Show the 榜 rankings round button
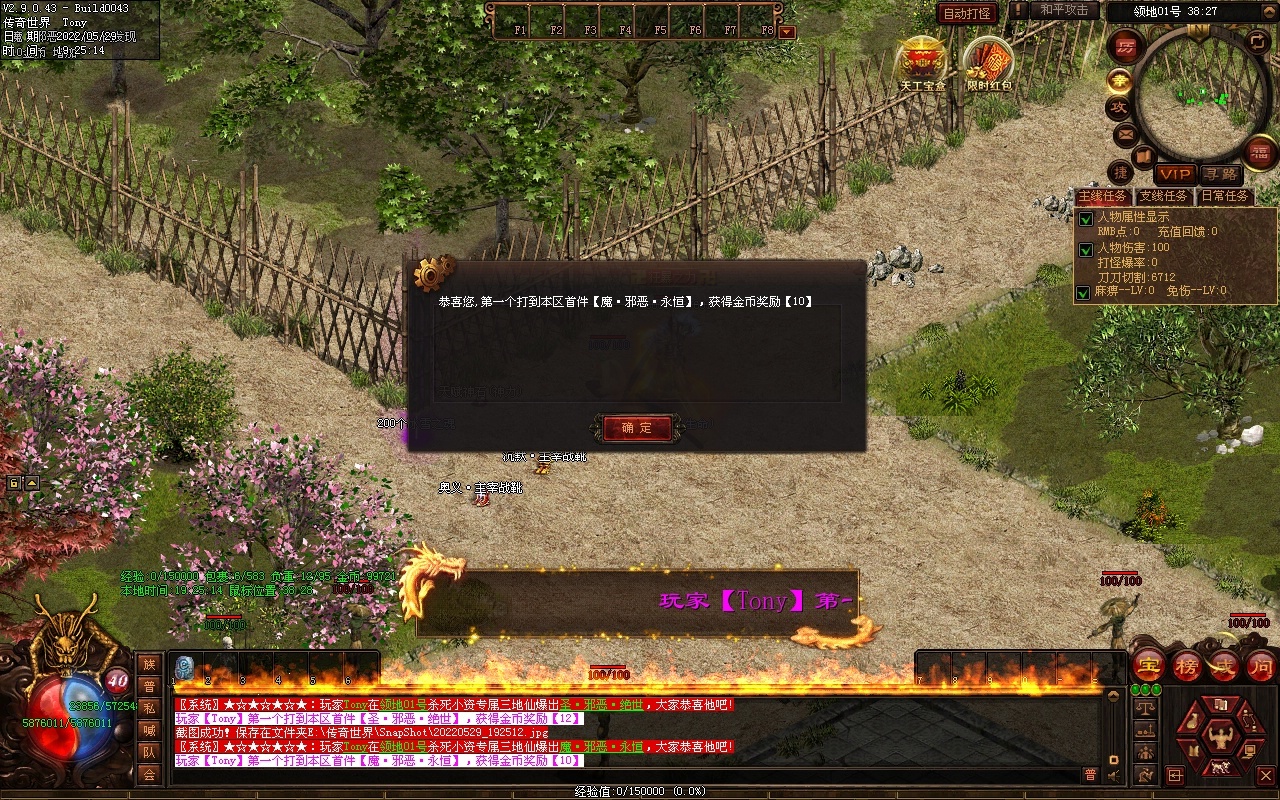 point(1187,665)
